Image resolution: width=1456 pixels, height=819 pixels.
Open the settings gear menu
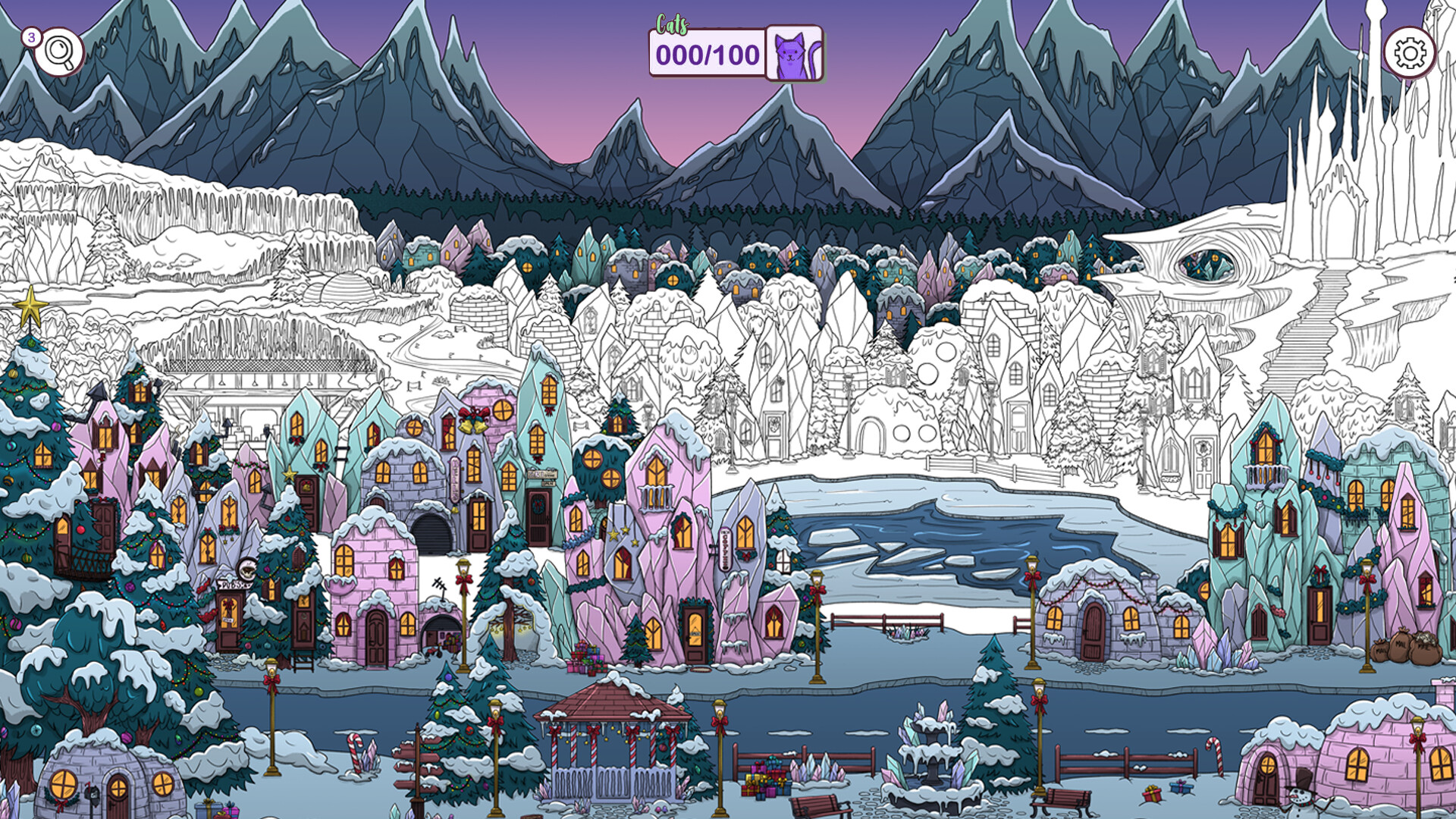(x=1408, y=53)
